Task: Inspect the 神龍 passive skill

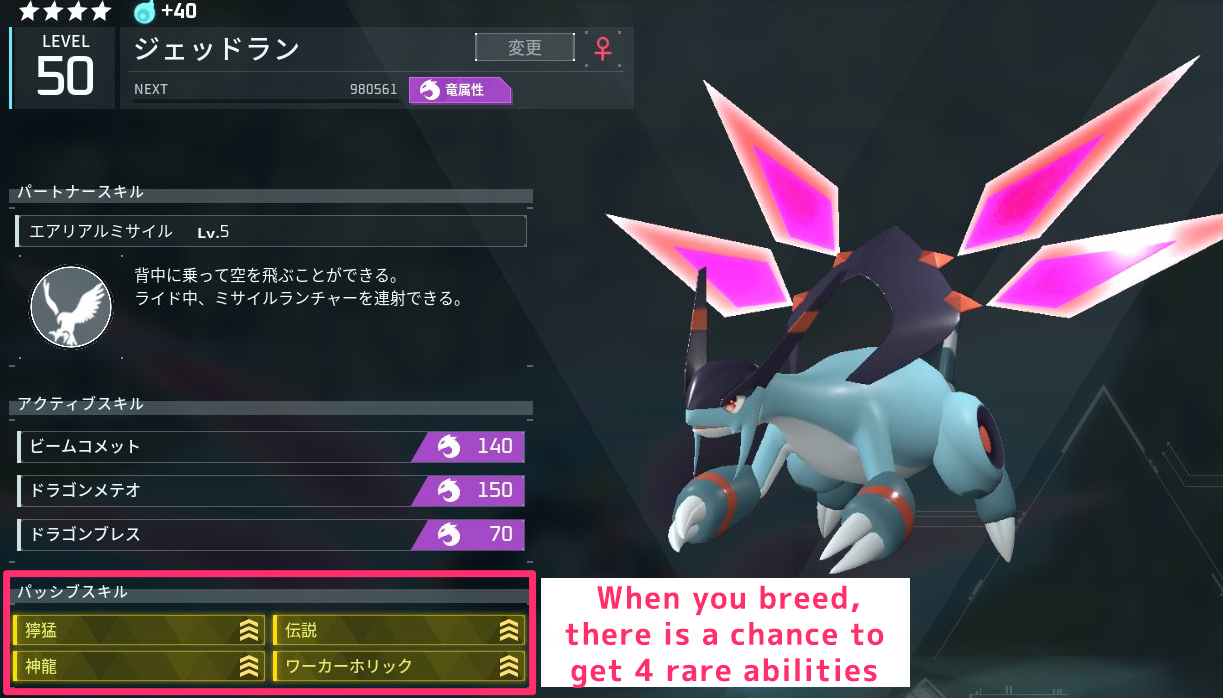Action: [x=140, y=666]
